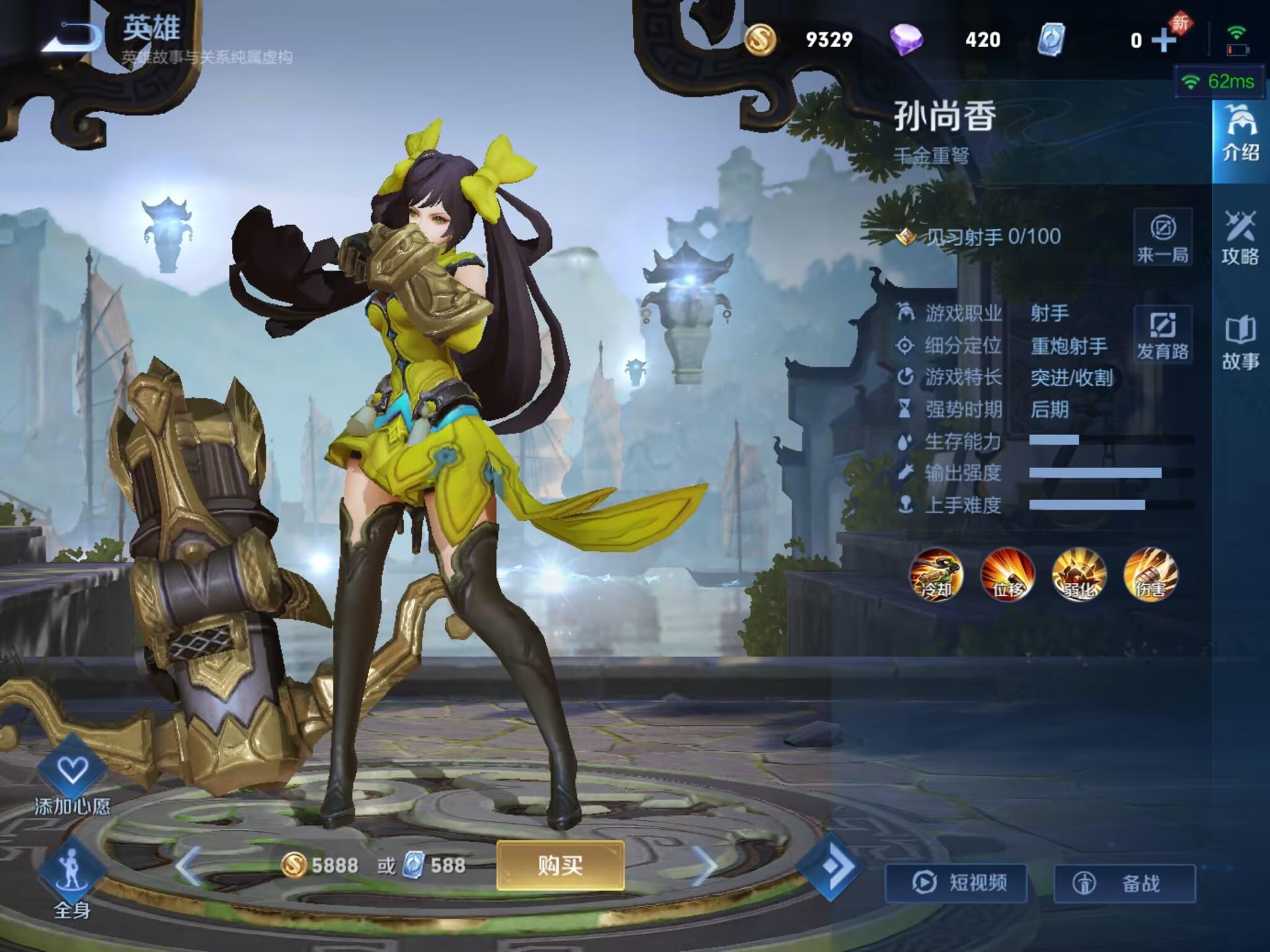
Task: Open the 介绍 introduction tab
Action: (1240, 133)
